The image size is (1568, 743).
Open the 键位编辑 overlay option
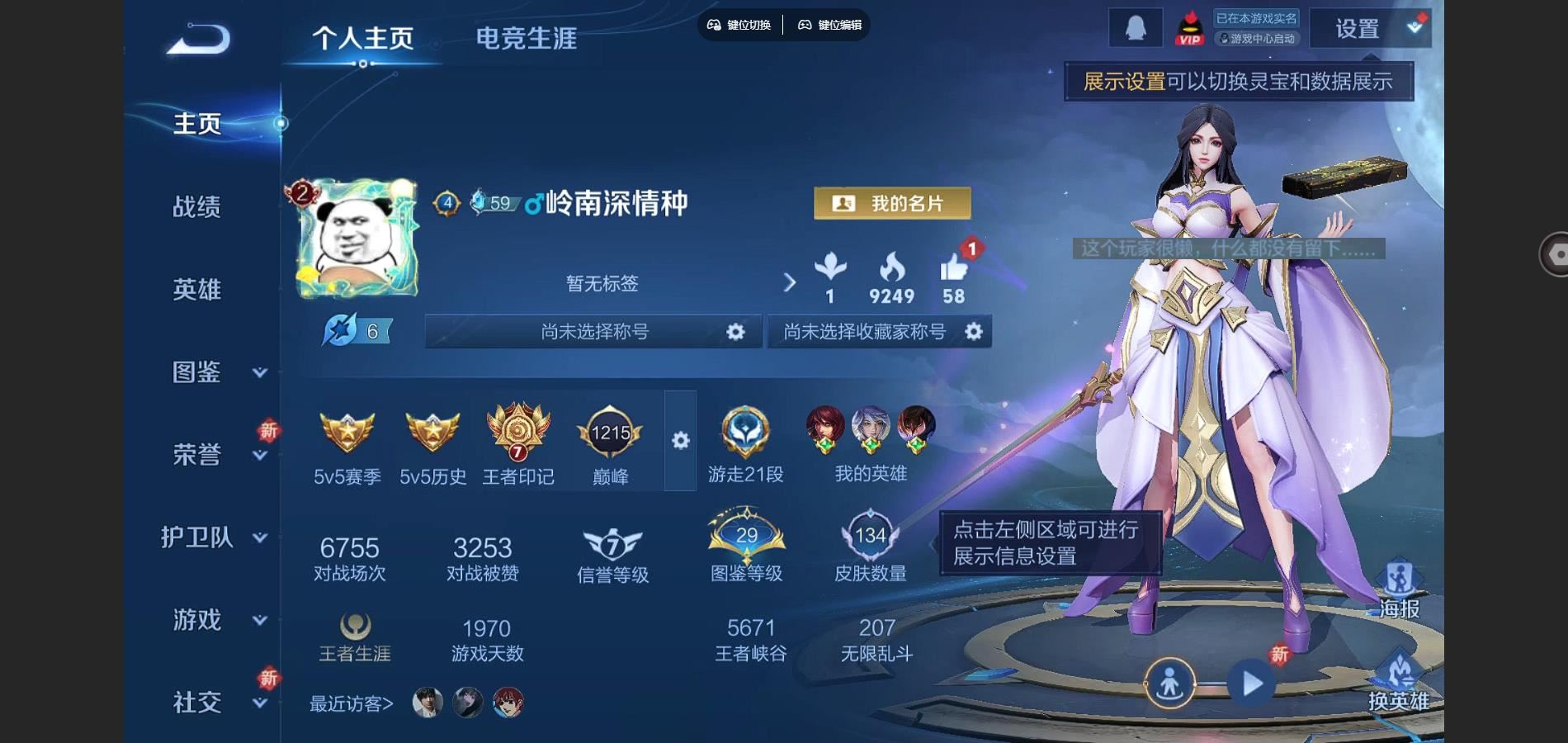[x=829, y=25]
